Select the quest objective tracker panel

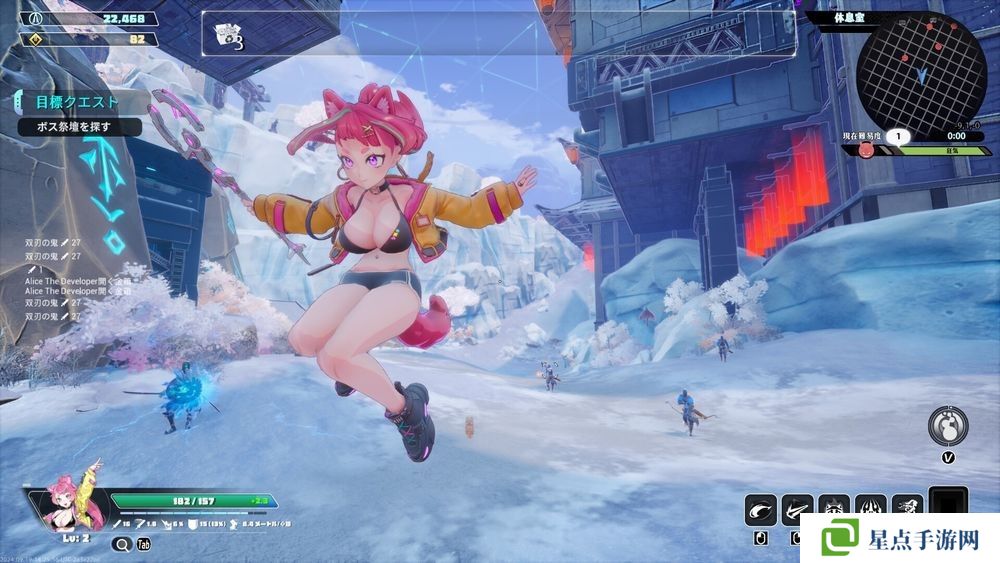click(75, 113)
